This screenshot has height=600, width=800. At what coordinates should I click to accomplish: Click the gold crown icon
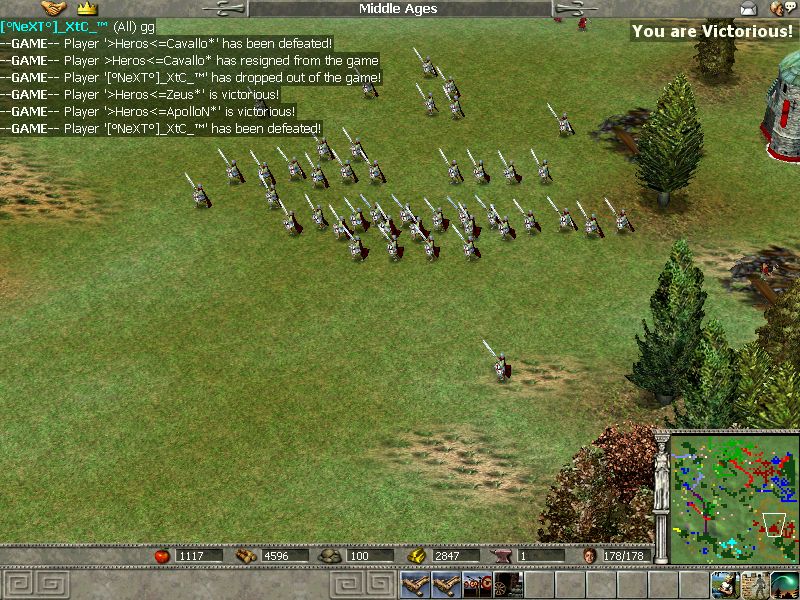(86, 9)
